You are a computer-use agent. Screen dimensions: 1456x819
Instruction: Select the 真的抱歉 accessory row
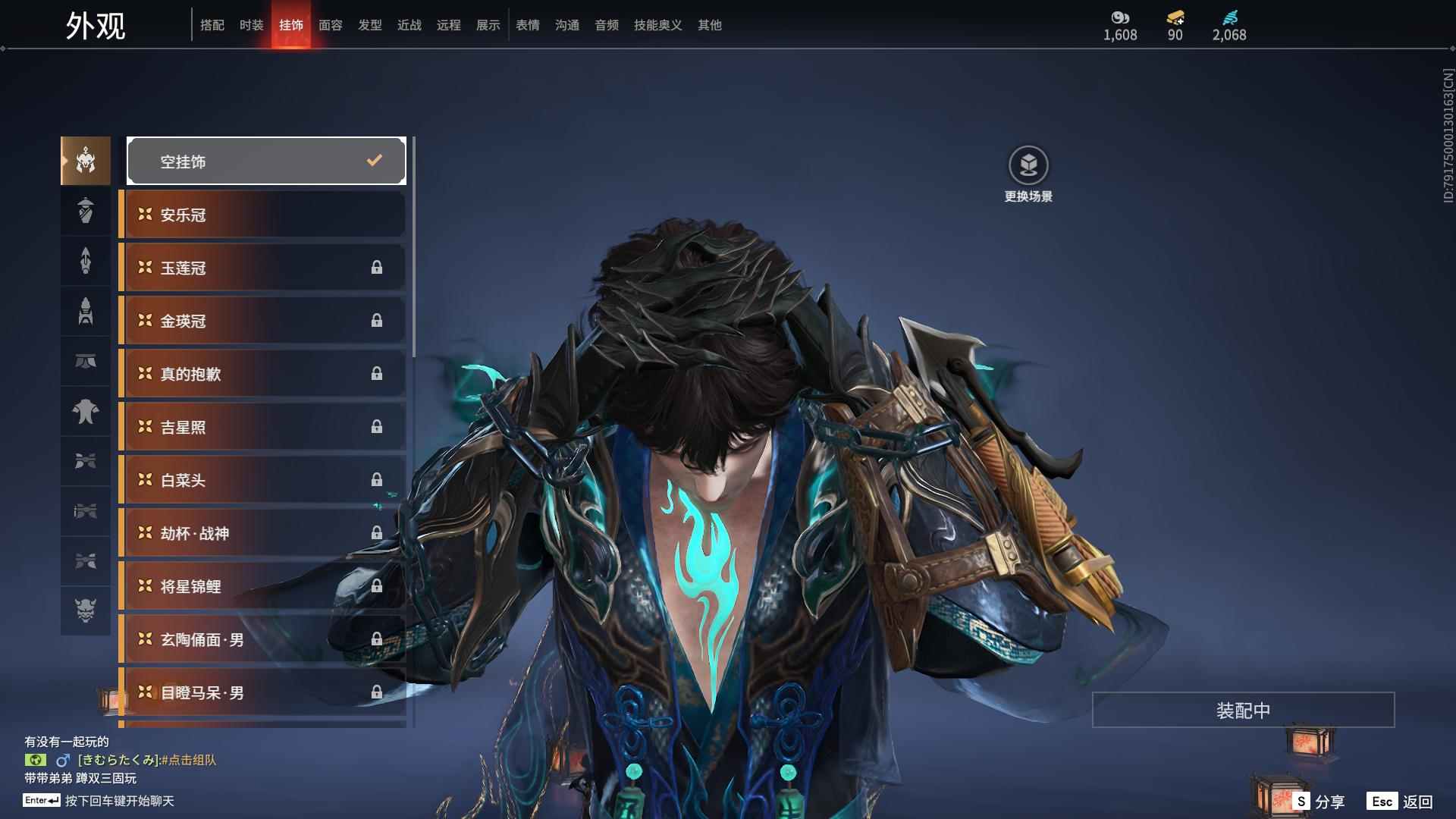263,374
